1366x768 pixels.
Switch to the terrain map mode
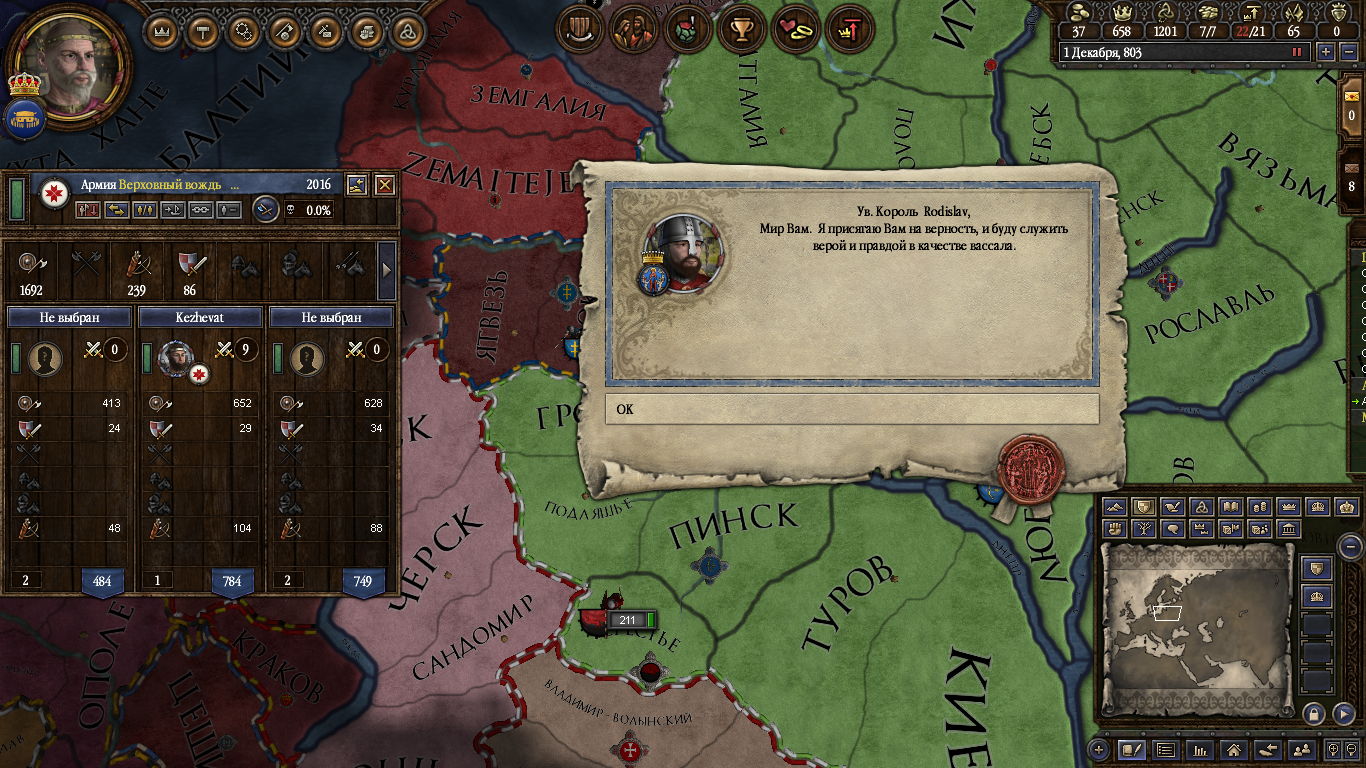point(1115,507)
